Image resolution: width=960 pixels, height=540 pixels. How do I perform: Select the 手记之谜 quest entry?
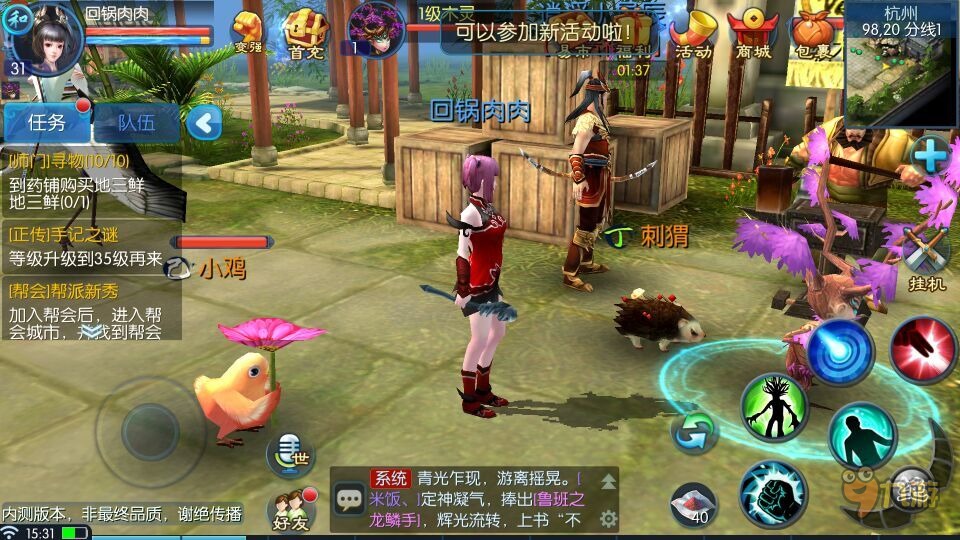(x=90, y=246)
